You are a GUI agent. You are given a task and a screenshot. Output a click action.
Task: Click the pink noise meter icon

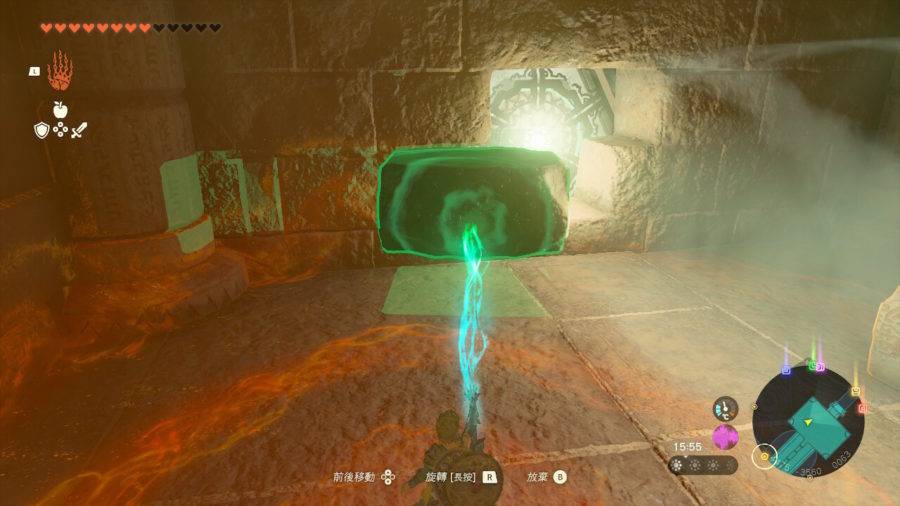pyautogui.click(x=726, y=437)
